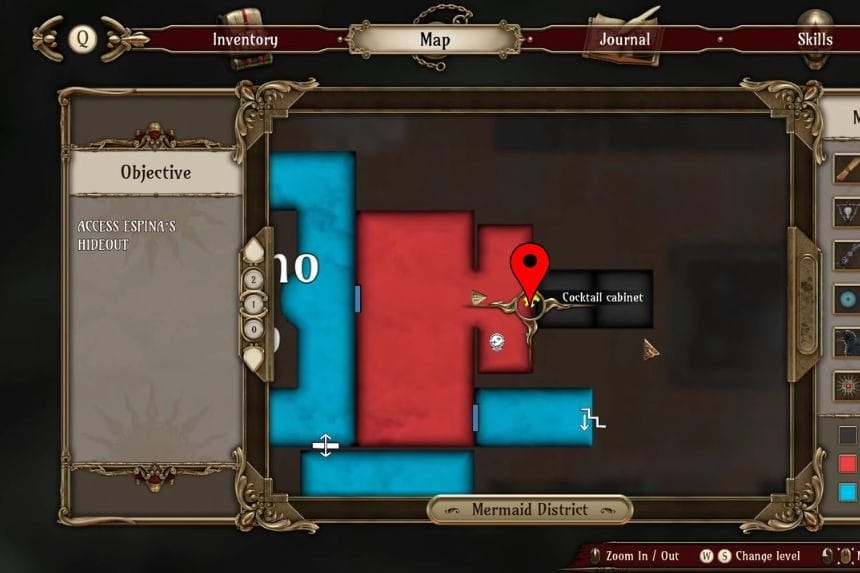Click the Cocktail cabinet map marker

(x=530, y=296)
